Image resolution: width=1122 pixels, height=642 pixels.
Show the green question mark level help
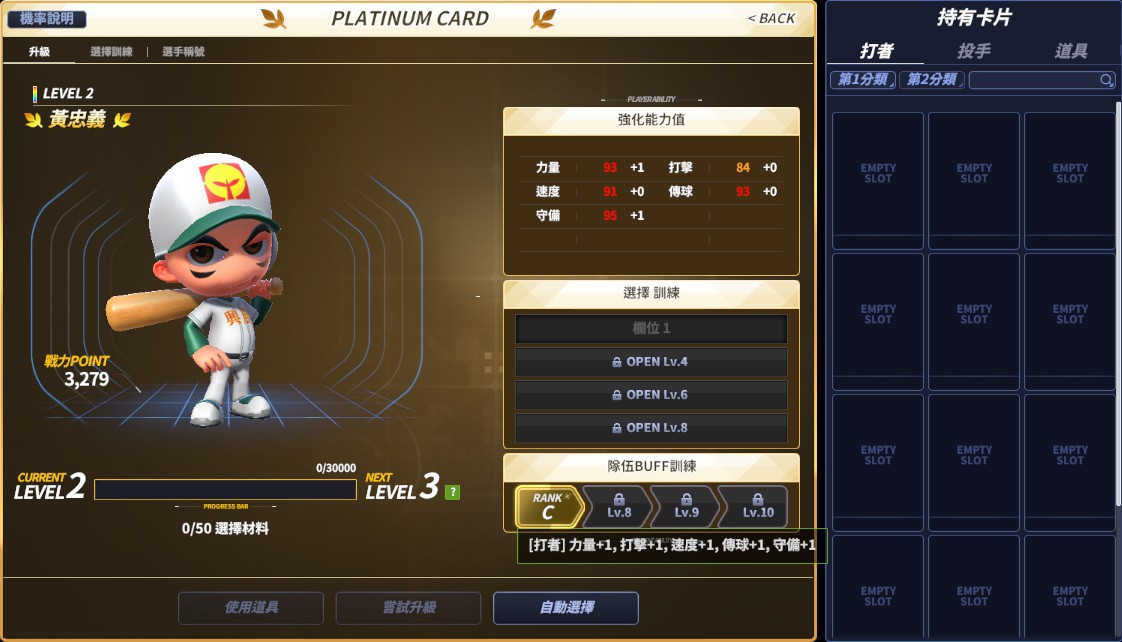coord(453,492)
